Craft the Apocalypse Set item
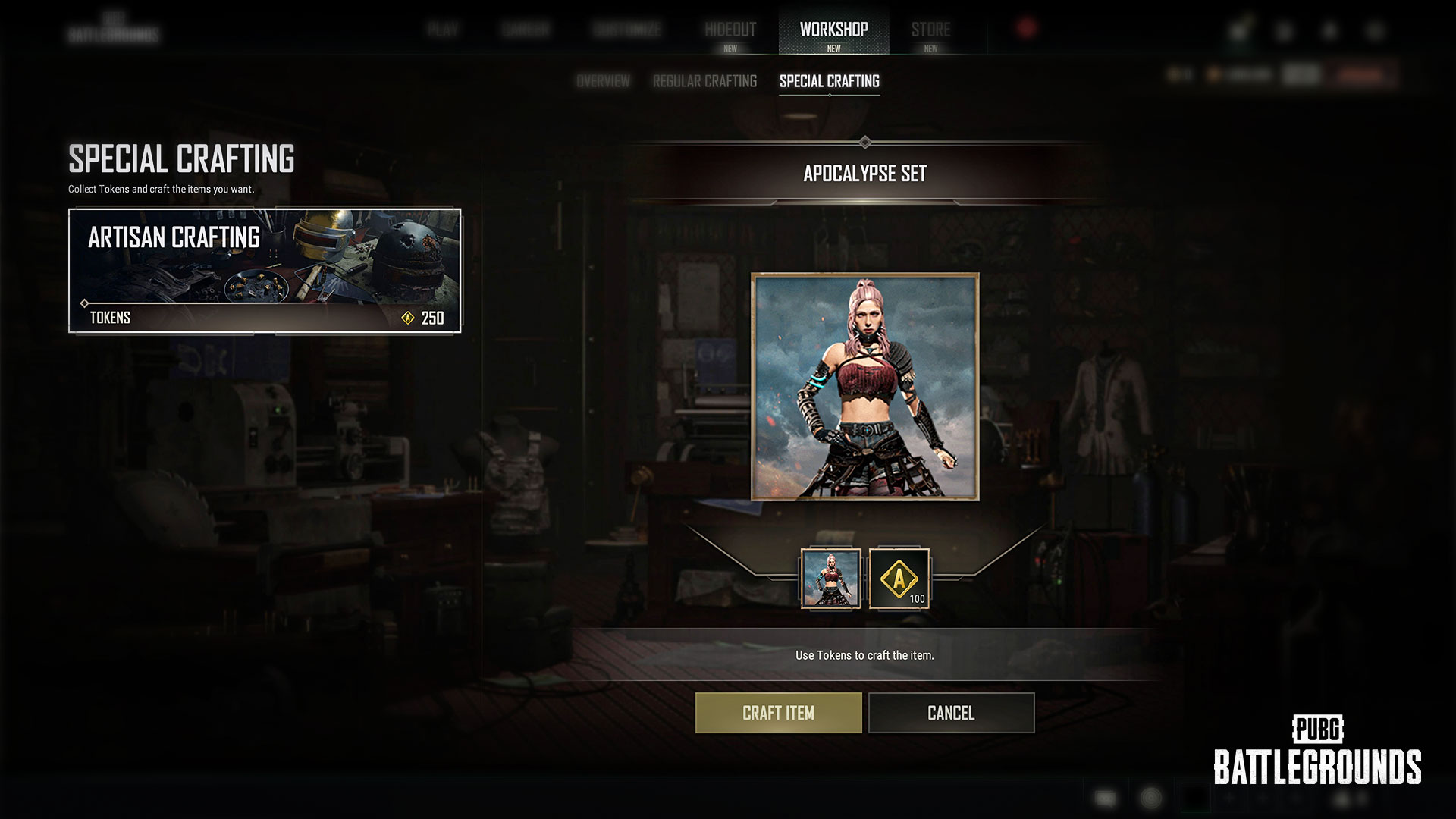Image resolution: width=1456 pixels, height=819 pixels. 778,713
